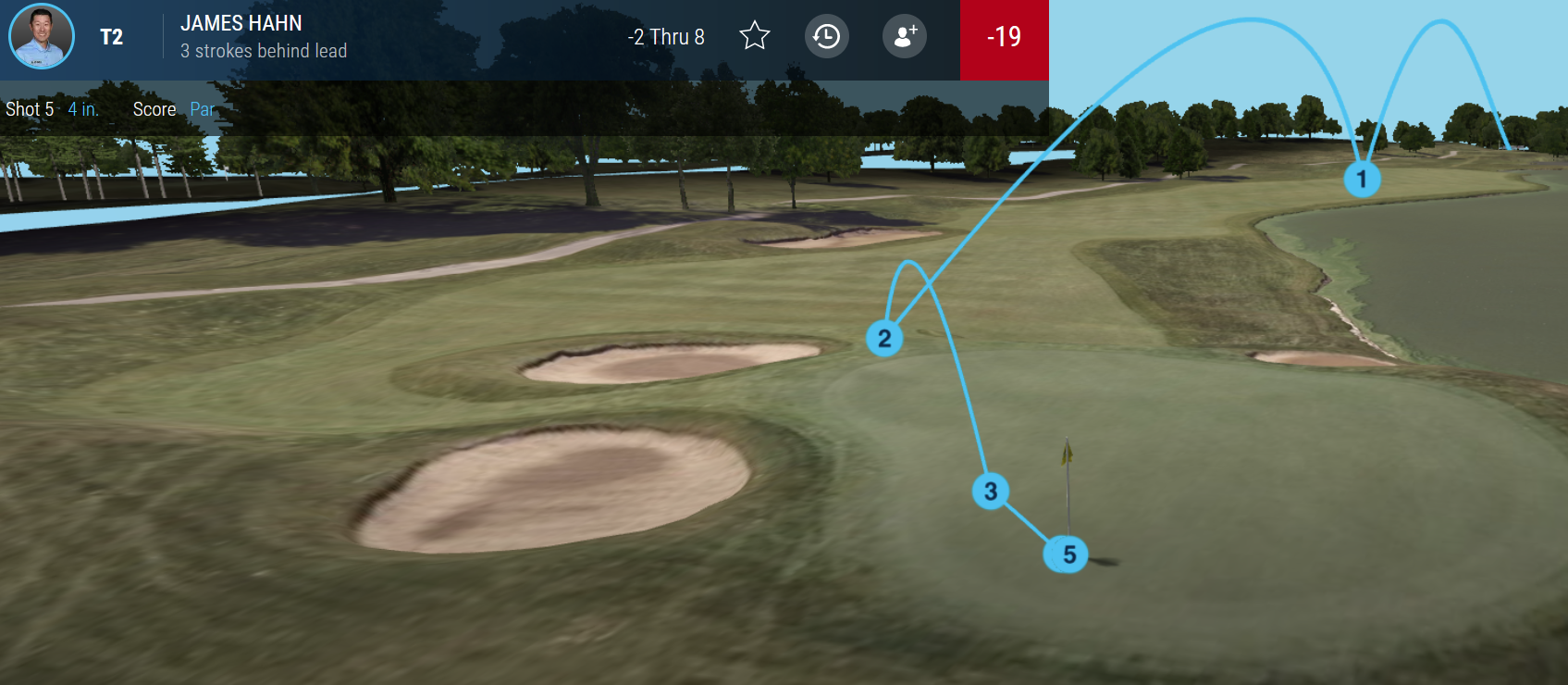Open James Hahn's shot history replay

(826, 36)
